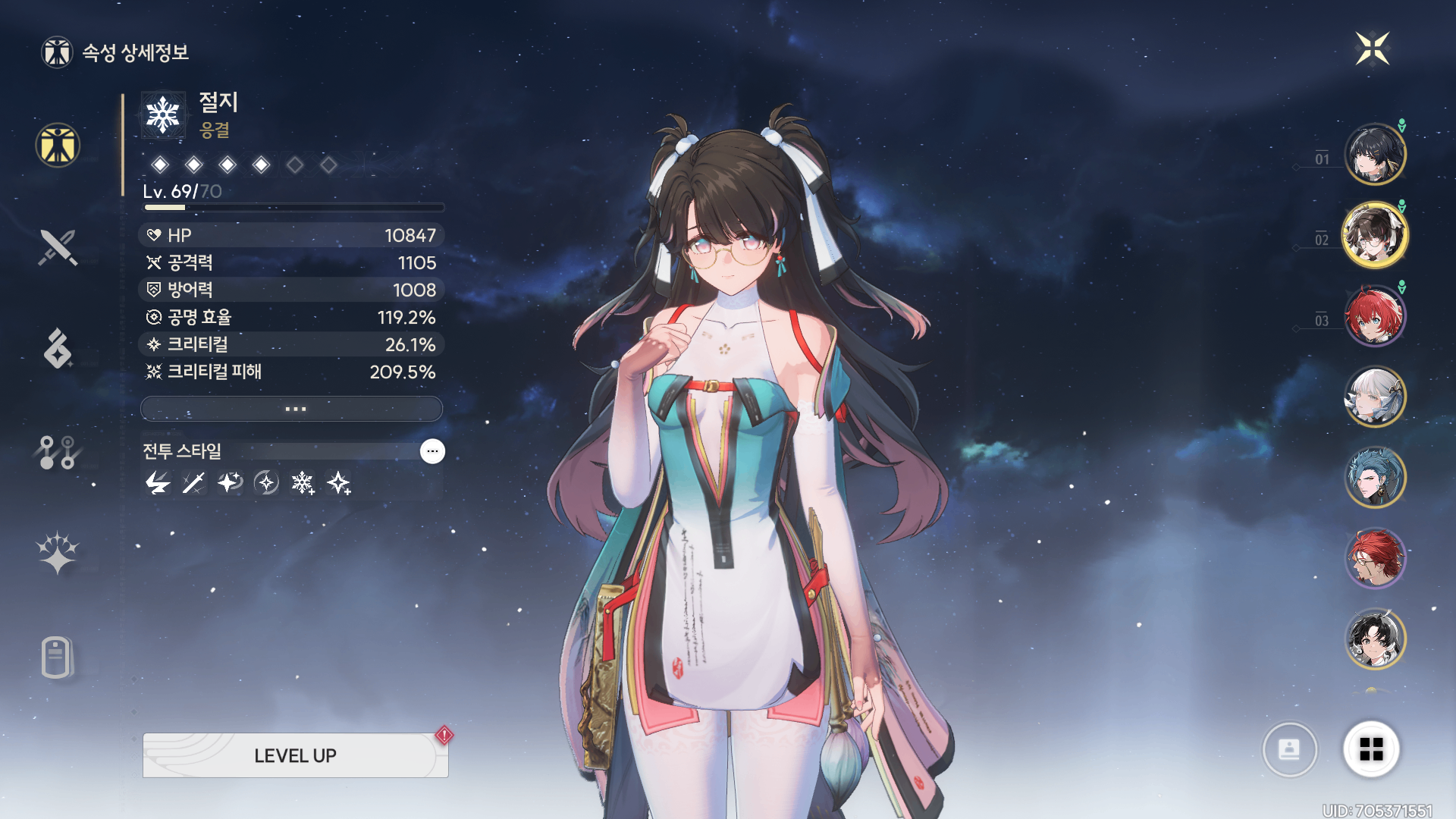Expand the full stats list with the ellipsis bar
1456x819 pixels.
(292, 409)
